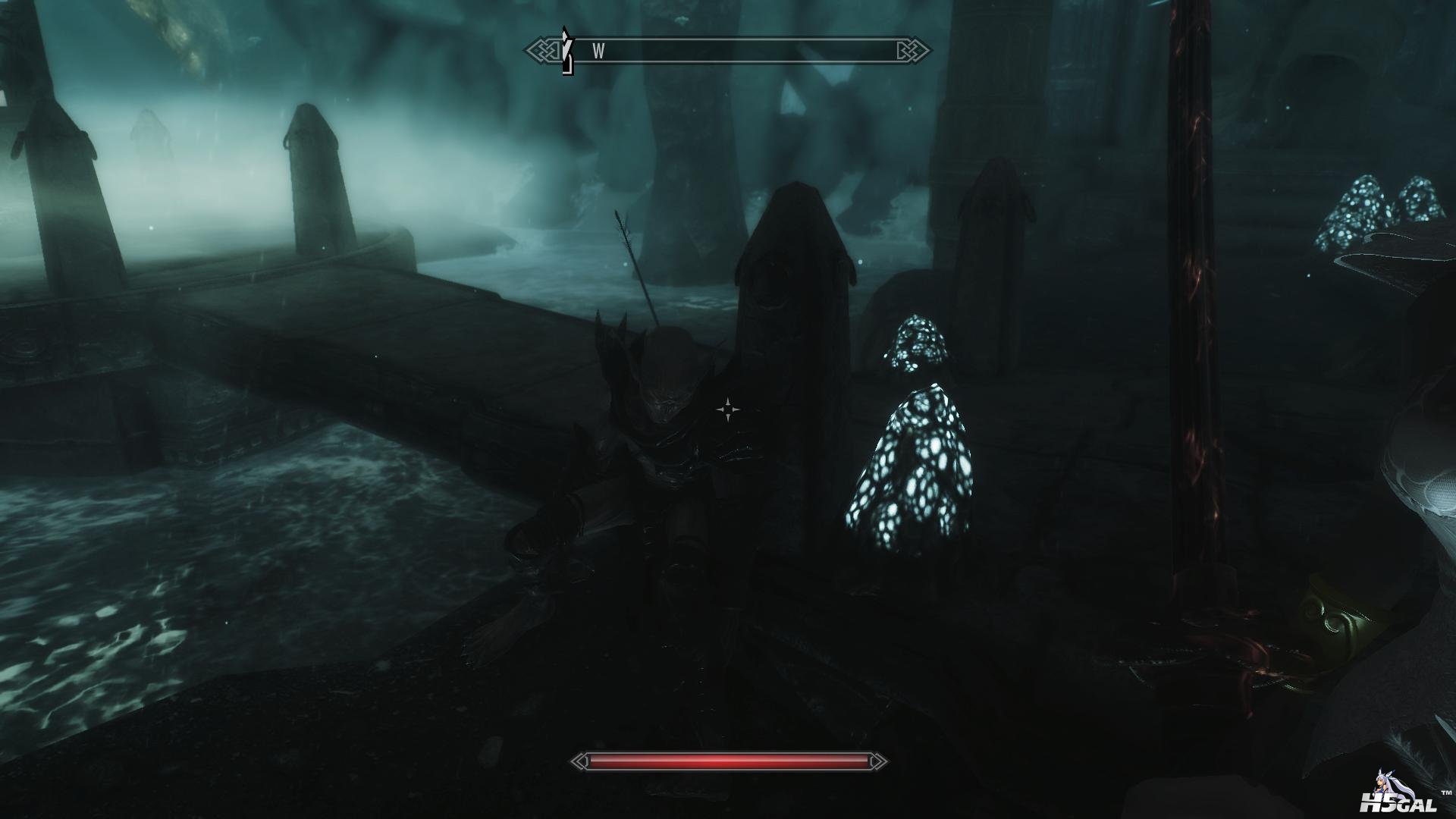
Task: Select the white marker on the compass
Action: (x=566, y=51)
